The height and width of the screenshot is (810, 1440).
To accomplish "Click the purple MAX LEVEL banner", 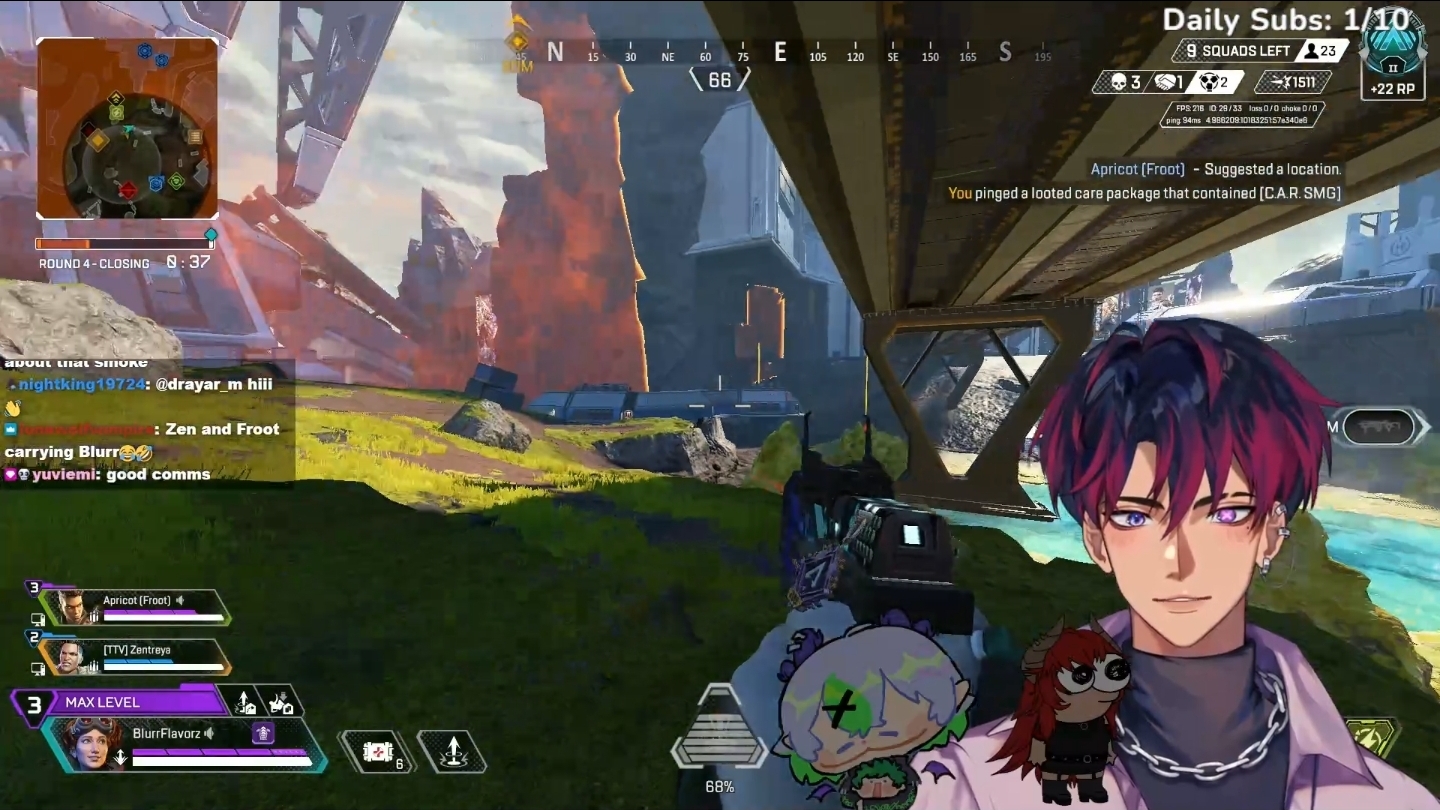I will (120, 702).
